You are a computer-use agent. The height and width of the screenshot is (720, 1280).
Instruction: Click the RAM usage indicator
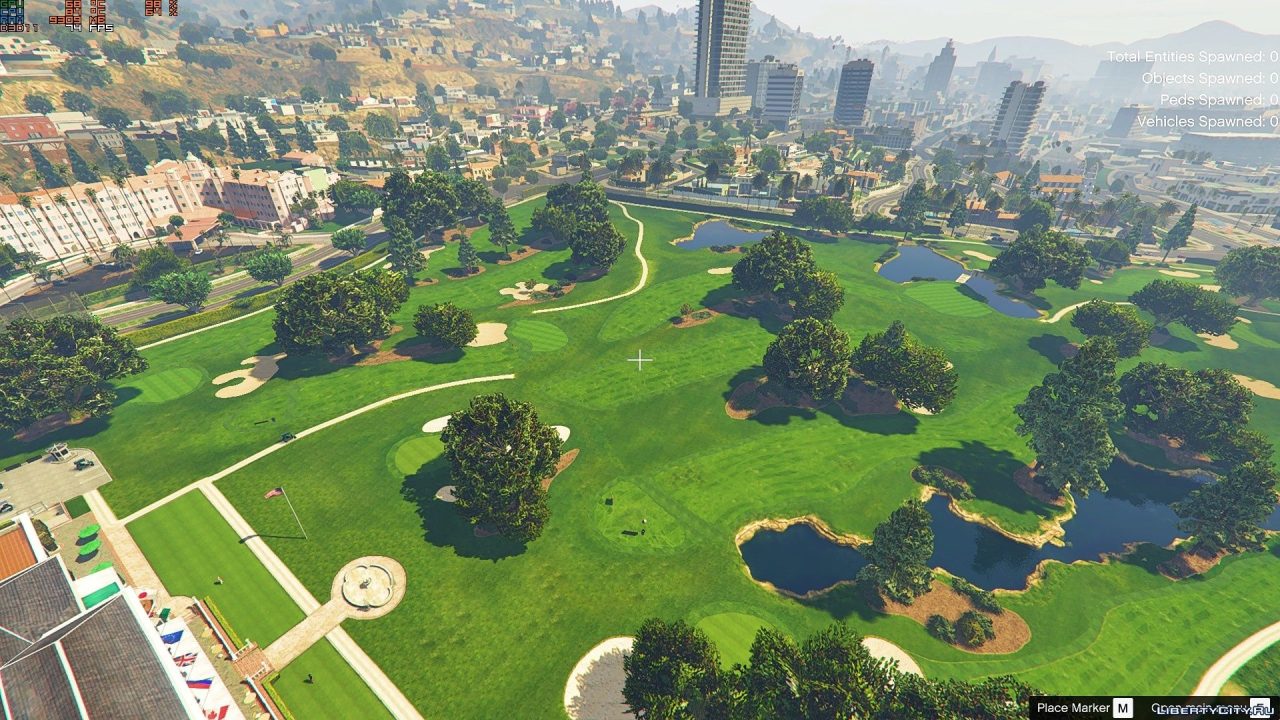pos(14,20)
